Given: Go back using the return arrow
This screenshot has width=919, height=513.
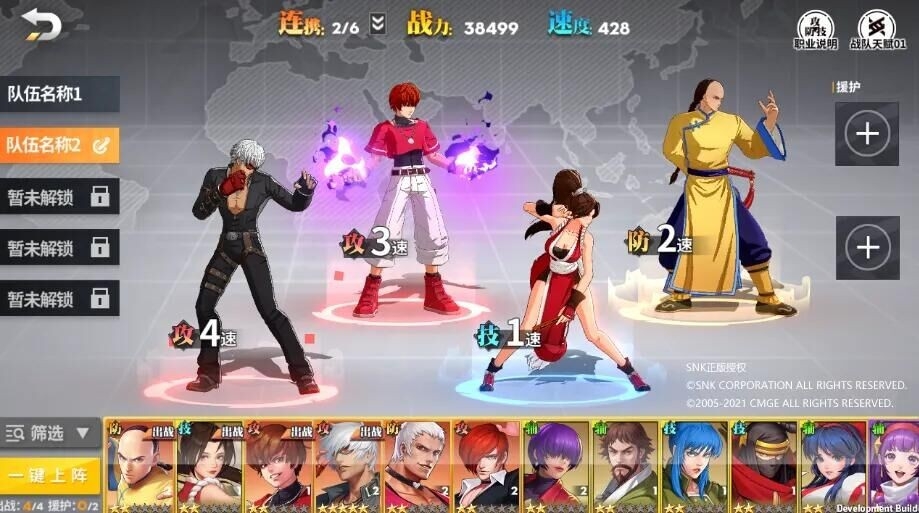Looking at the screenshot, I should tap(41, 24).
